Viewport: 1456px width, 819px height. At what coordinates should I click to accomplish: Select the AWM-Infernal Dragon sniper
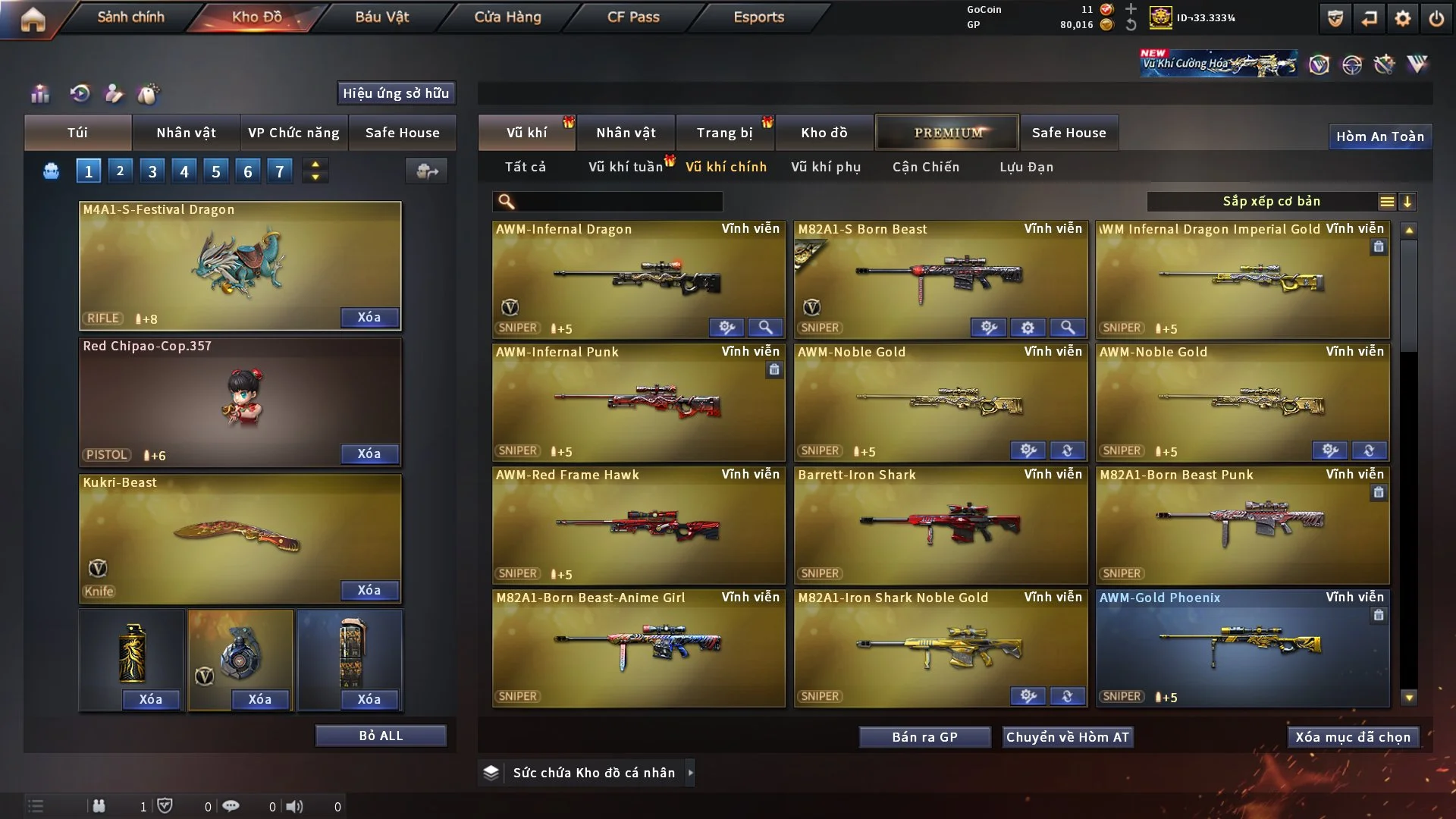click(638, 279)
